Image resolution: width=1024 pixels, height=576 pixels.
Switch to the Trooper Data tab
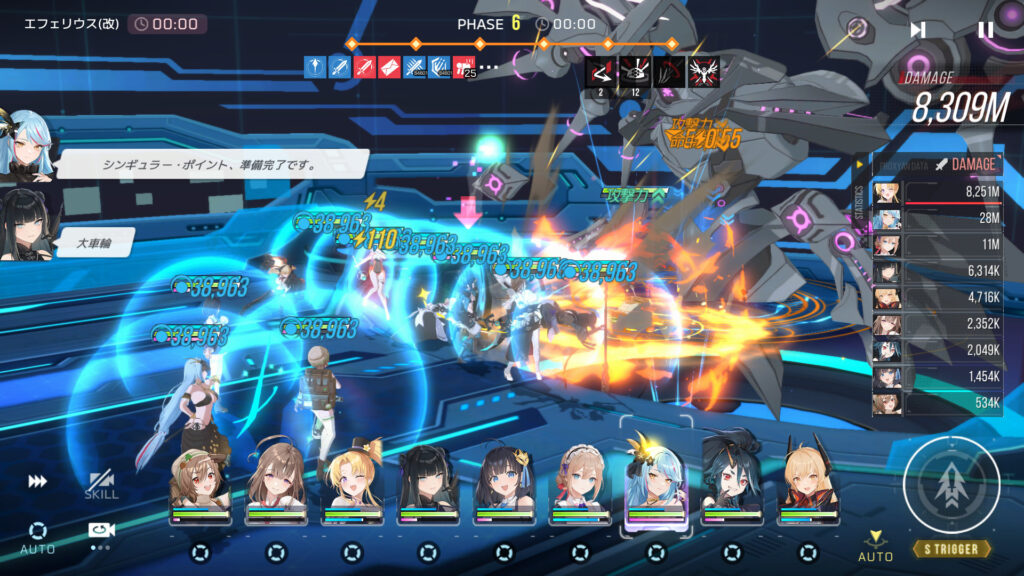pyautogui.click(x=901, y=165)
